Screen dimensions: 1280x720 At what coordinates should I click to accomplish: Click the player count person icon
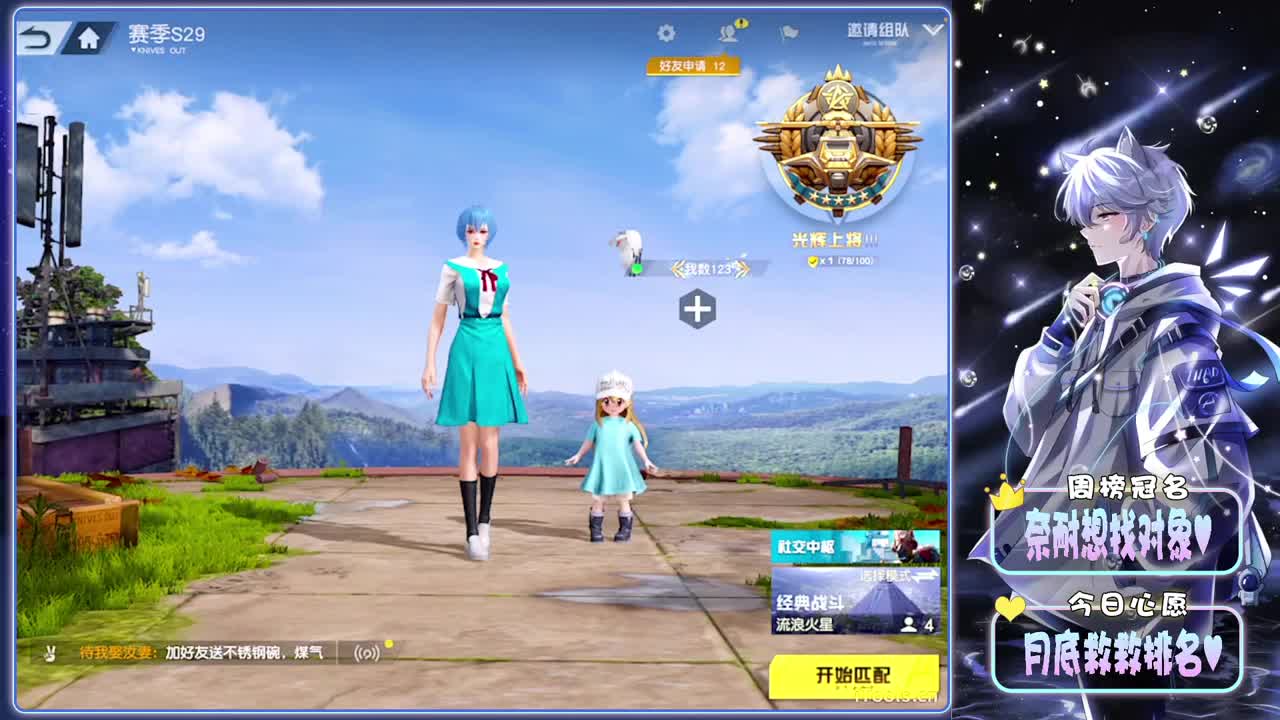[x=909, y=622]
